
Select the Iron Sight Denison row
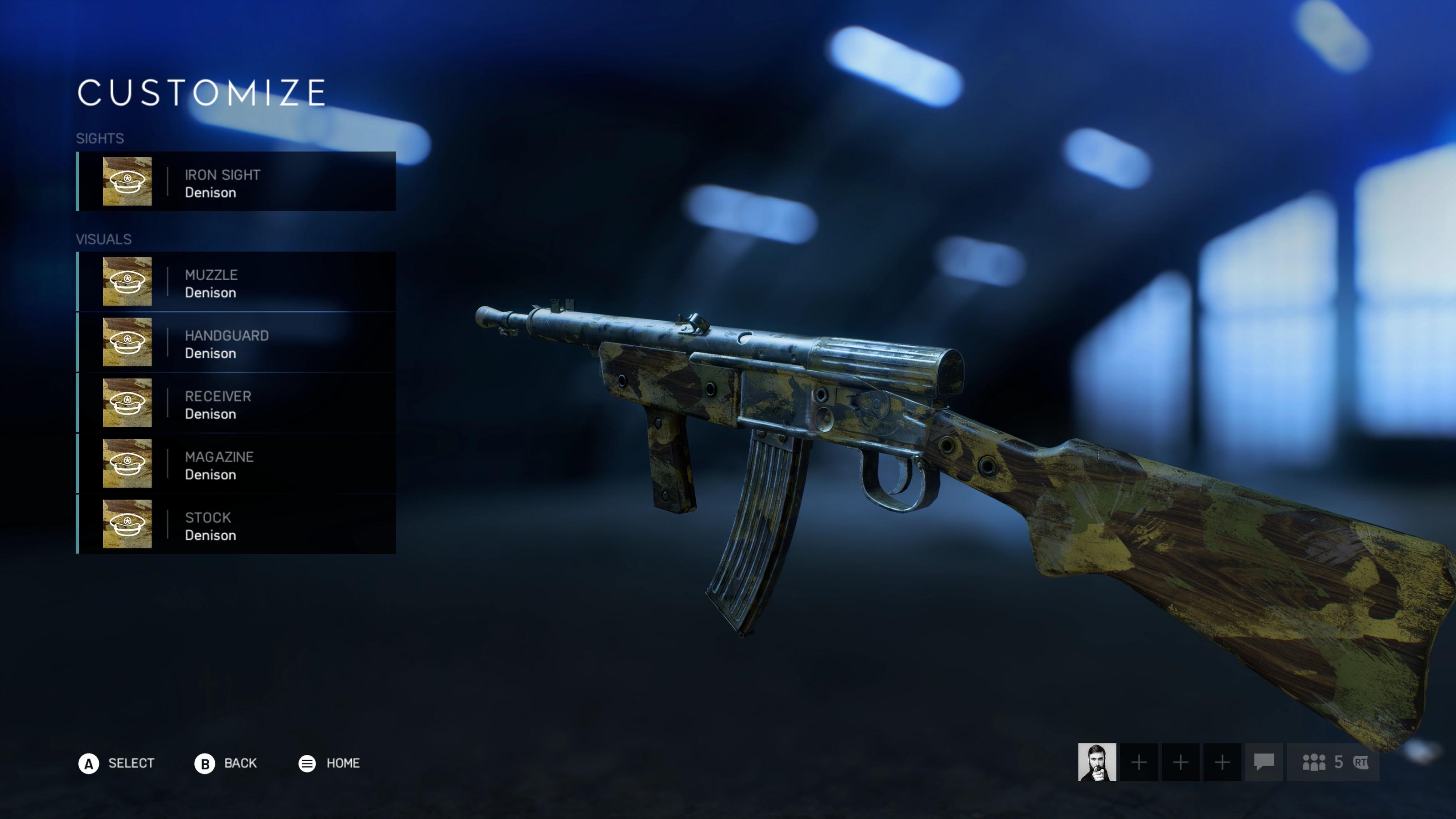click(x=236, y=182)
